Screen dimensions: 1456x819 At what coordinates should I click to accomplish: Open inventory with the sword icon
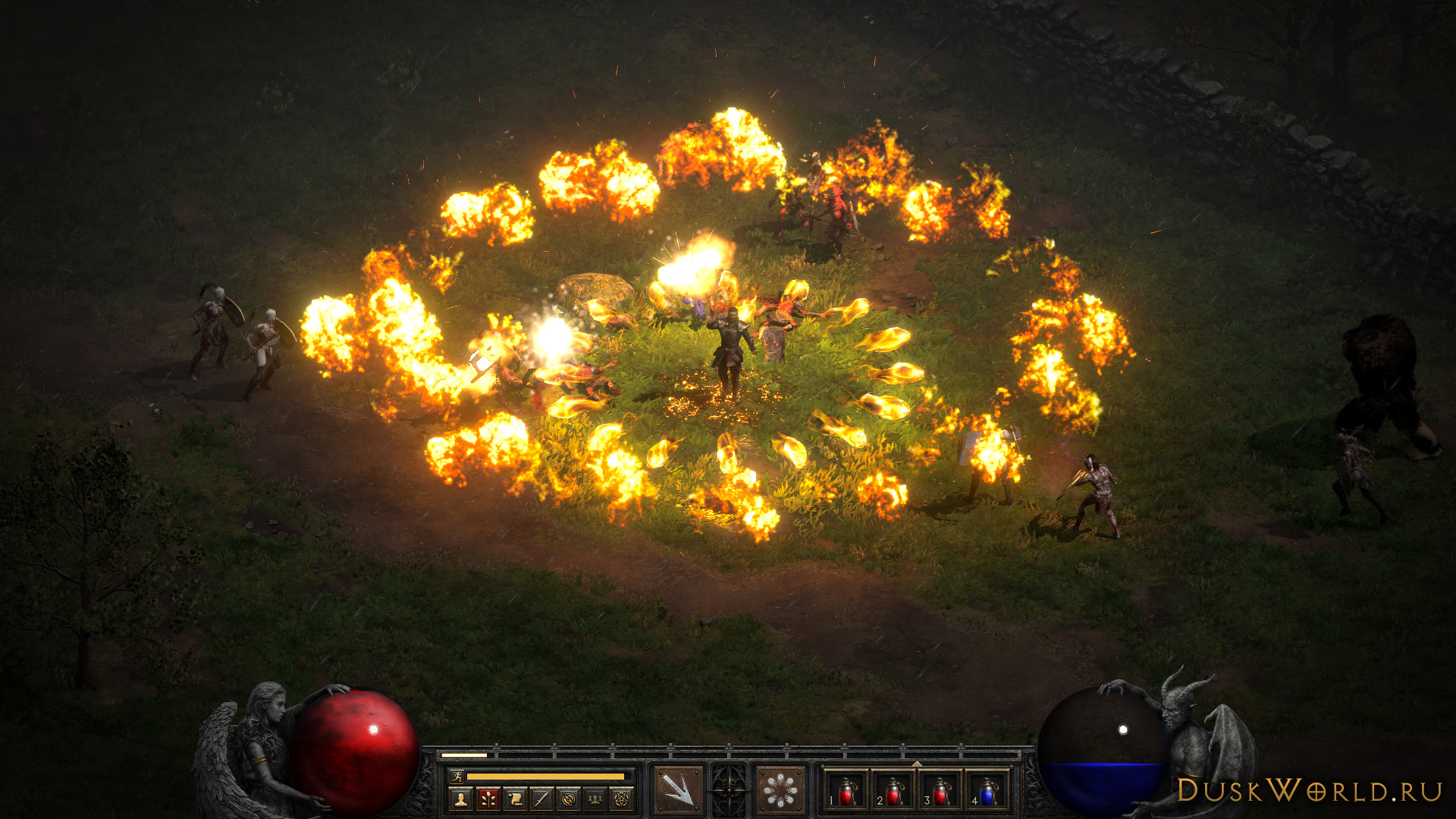click(541, 799)
